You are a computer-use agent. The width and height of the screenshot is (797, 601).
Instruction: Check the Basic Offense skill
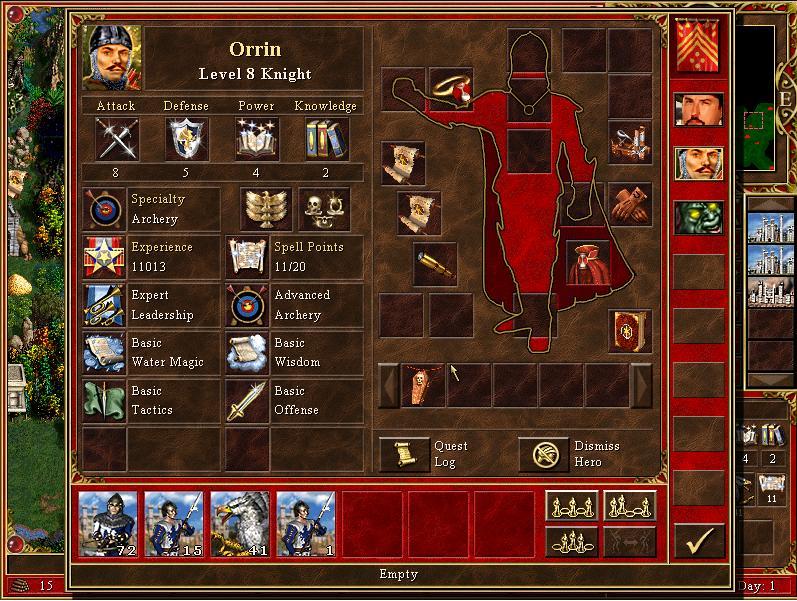(248, 401)
